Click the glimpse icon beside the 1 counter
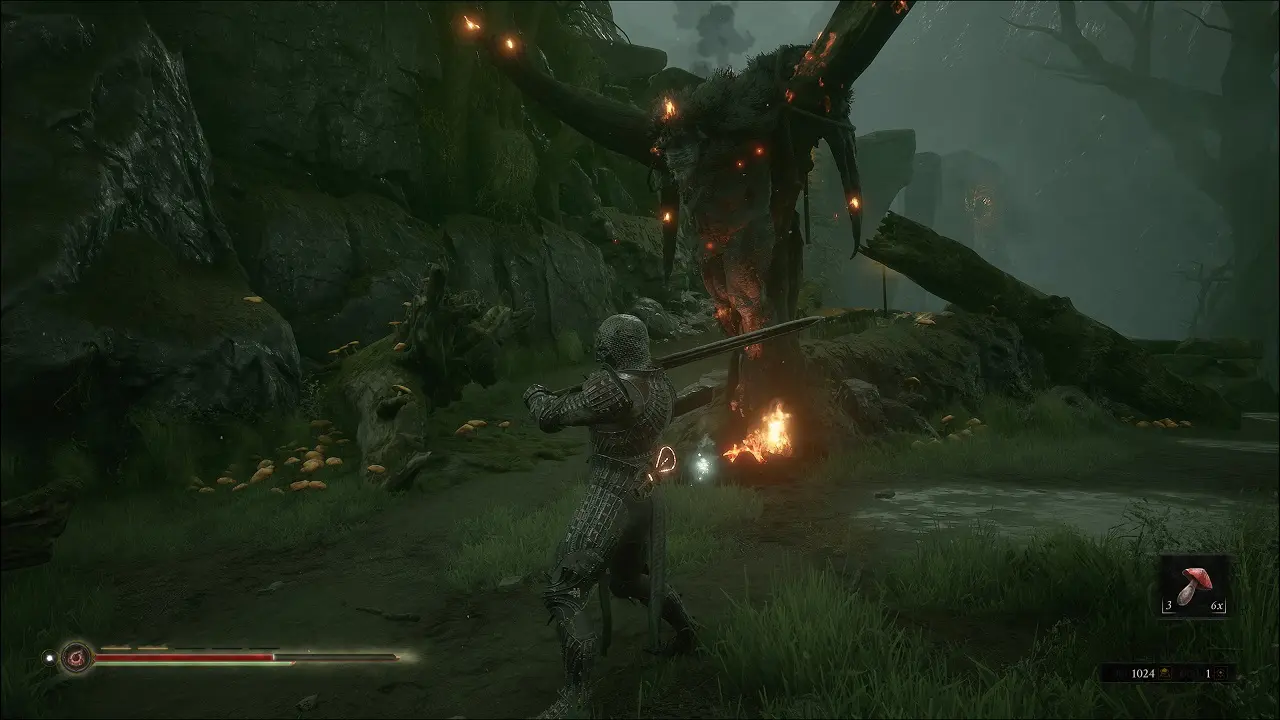1280x720 pixels. (1221, 674)
